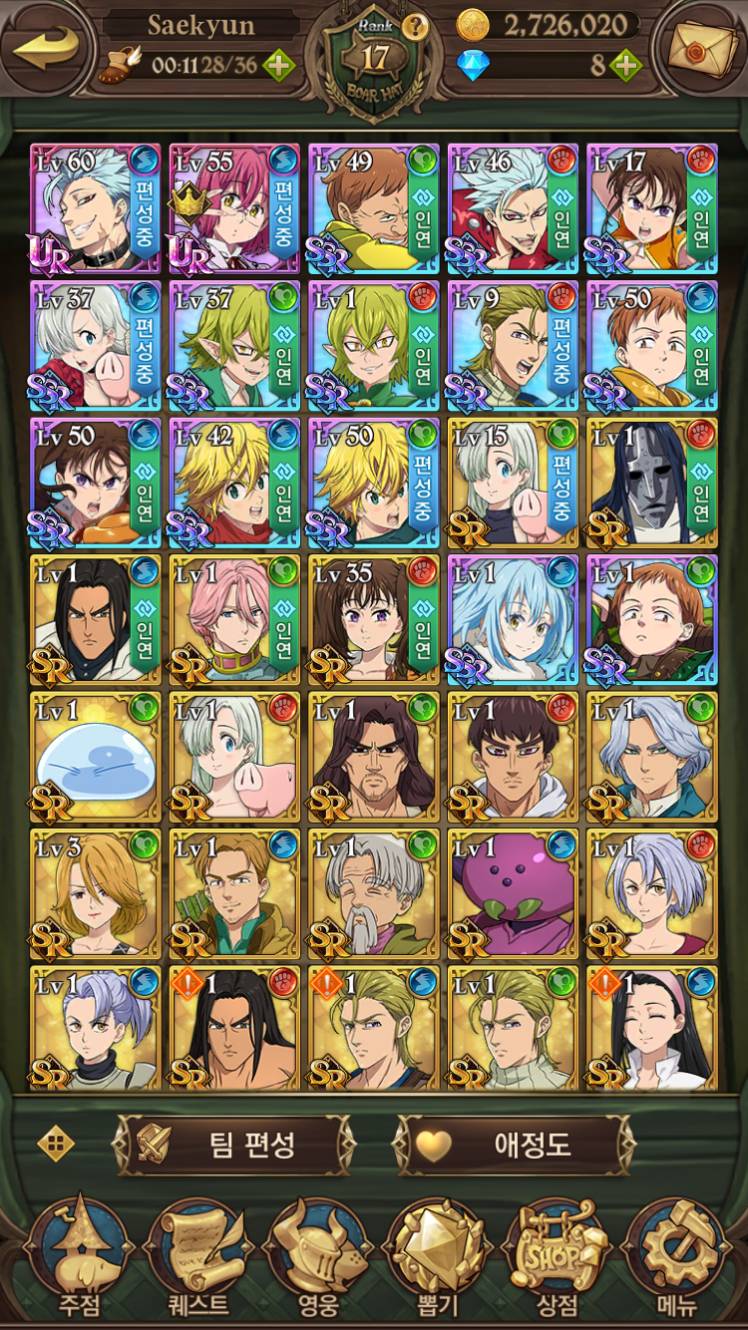Open the 팀 편성 team formation button
The width and height of the screenshot is (748, 1330).
tap(235, 1144)
